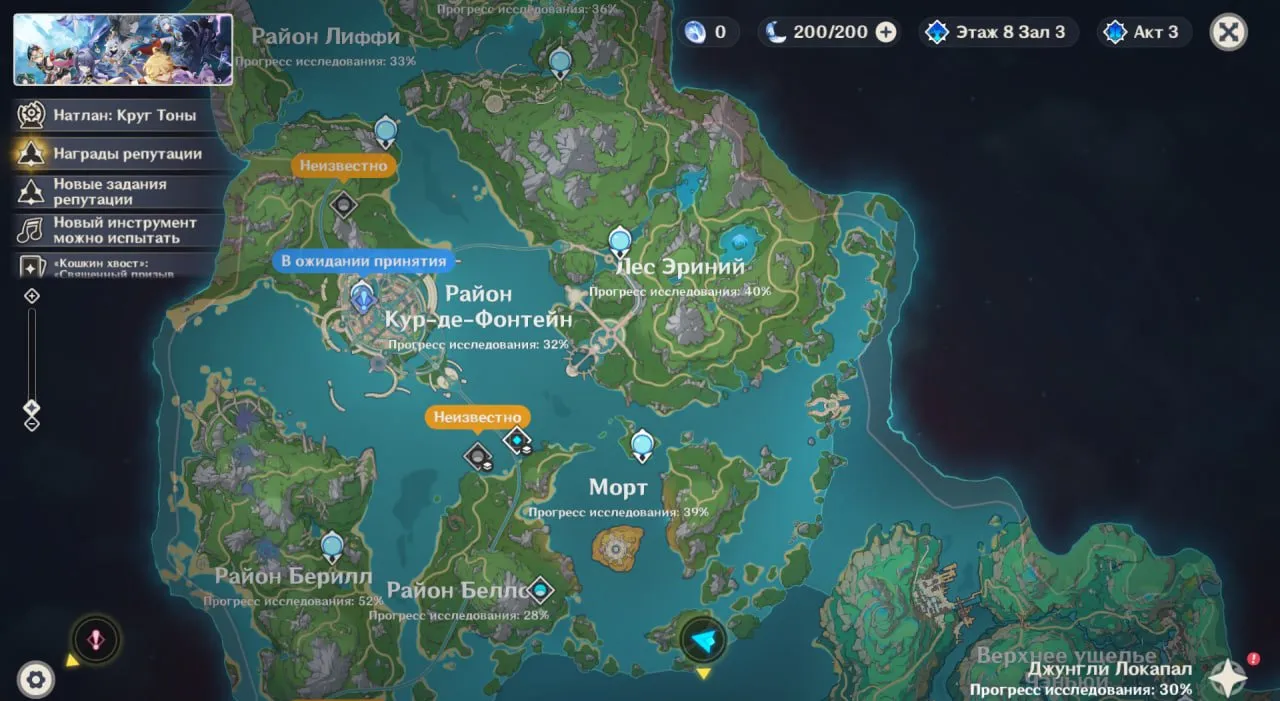Choose the teleport waypoint above «Лес Эриний»
Viewport: 1280px width, 701px height.
620,241
